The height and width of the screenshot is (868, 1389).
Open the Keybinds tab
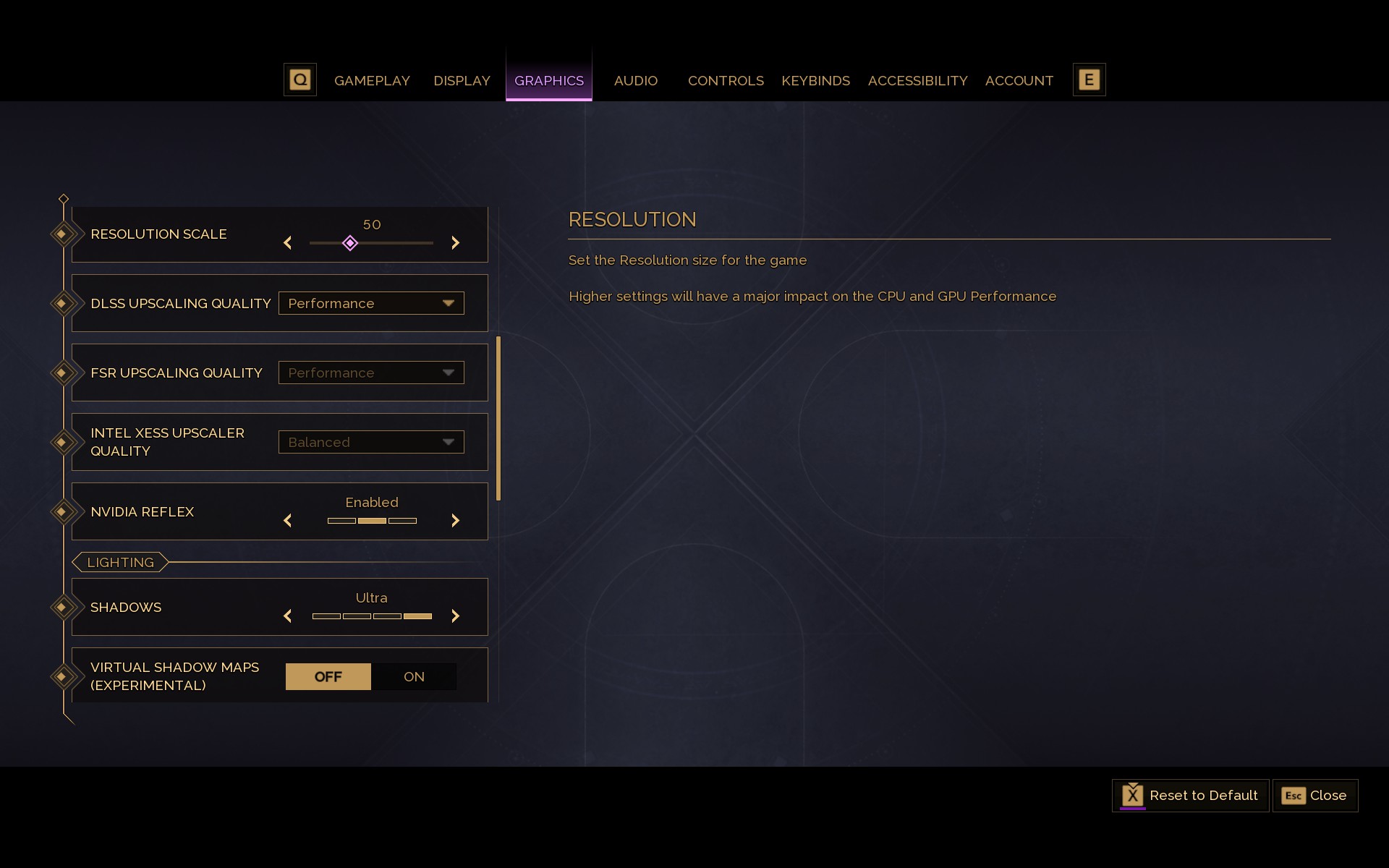815,80
